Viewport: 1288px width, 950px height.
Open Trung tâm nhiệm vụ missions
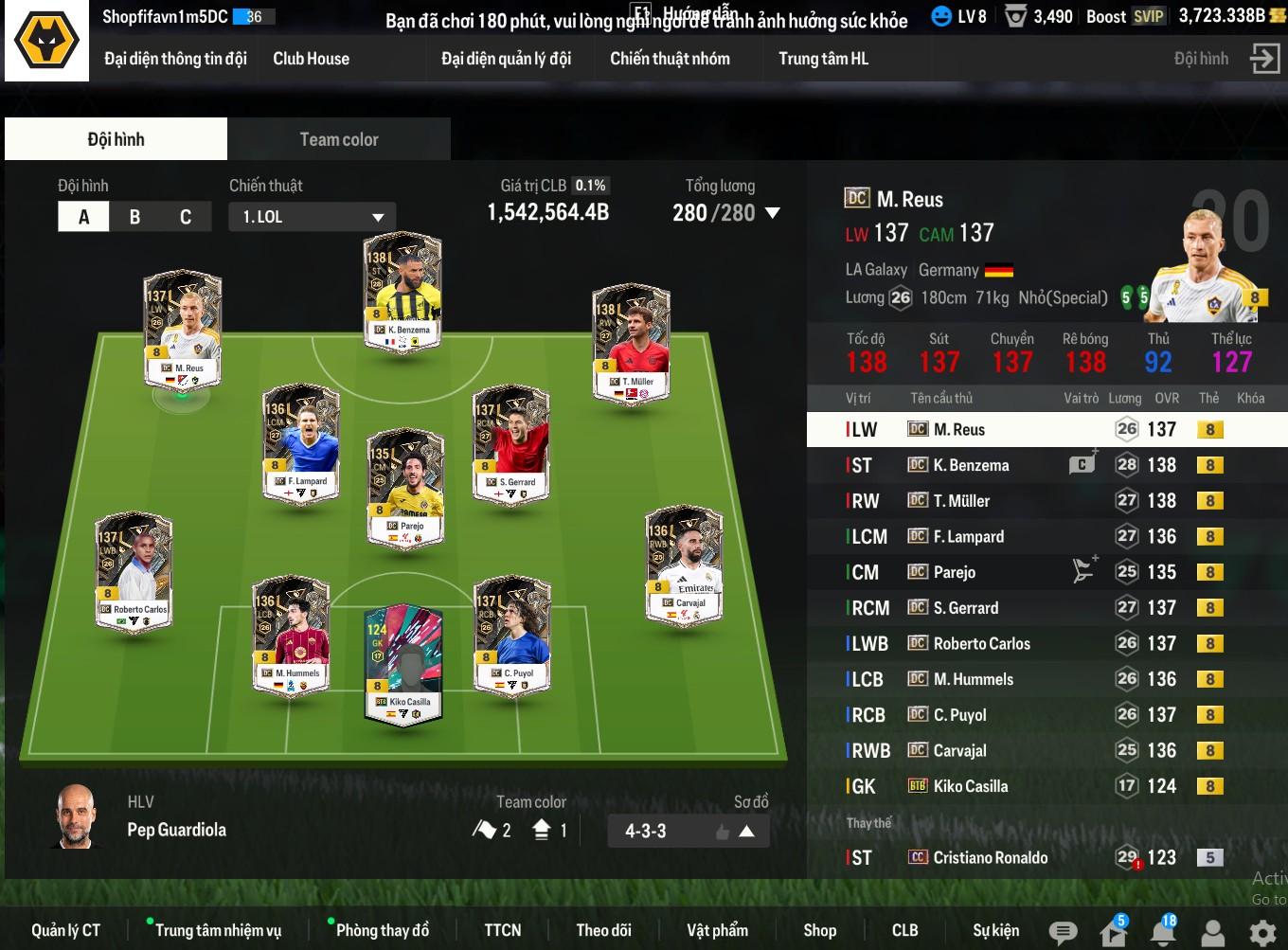217,930
